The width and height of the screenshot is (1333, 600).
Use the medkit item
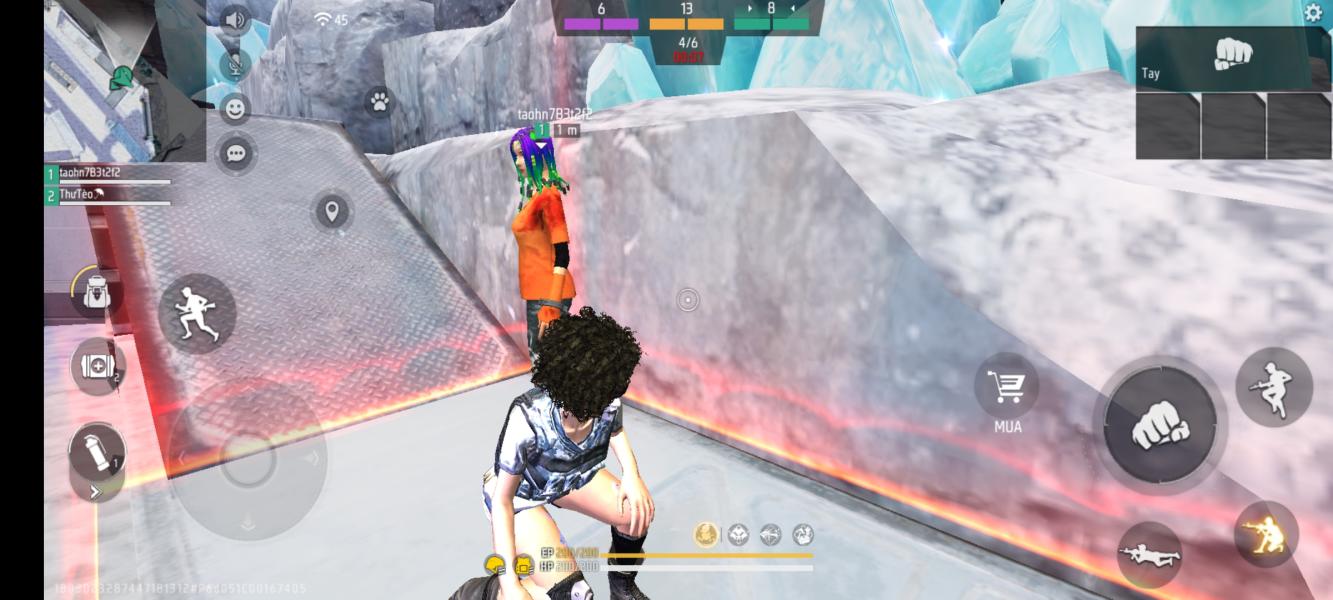[x=97, y=365]
